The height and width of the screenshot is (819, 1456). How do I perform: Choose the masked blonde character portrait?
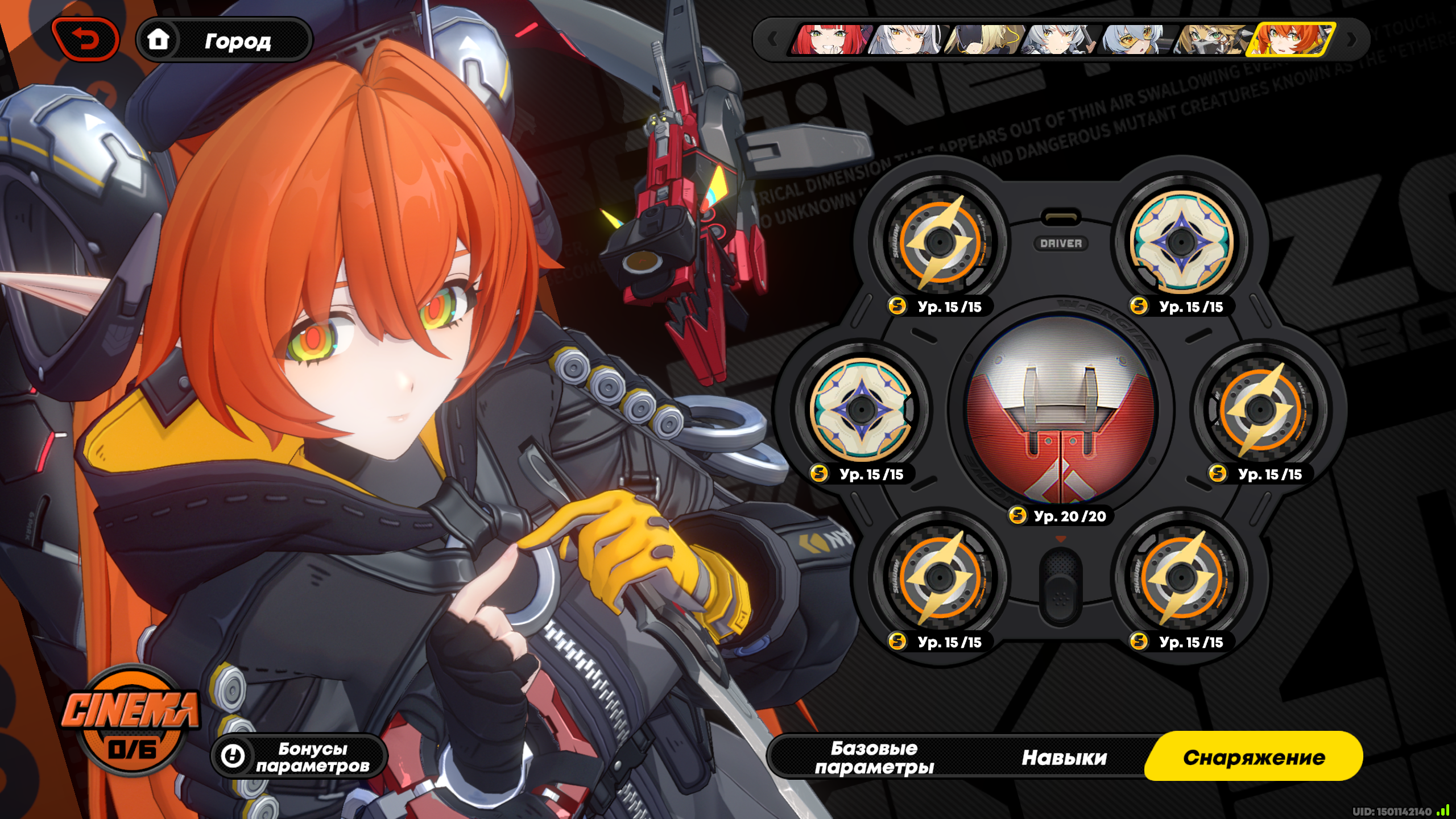(x=1212, y=40)
